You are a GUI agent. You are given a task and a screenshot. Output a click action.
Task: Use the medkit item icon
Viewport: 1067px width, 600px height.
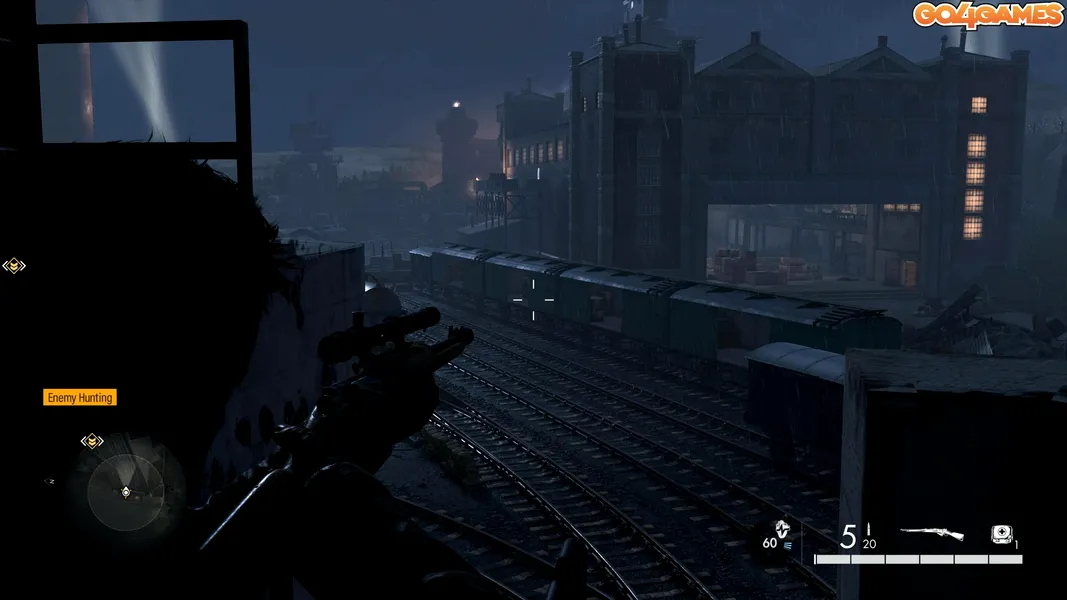coord(1001,534)
